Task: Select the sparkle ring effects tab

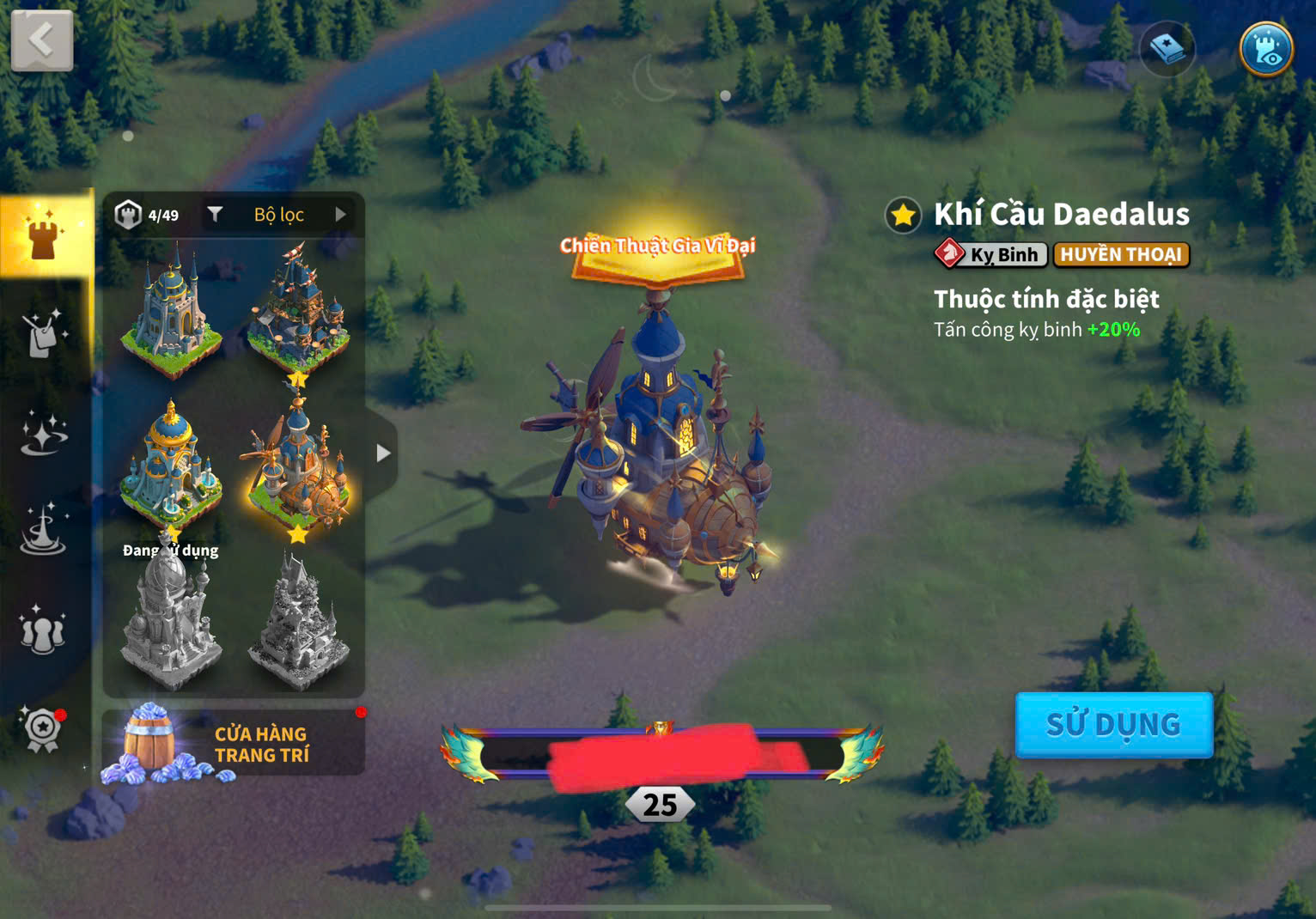Action: point(43,432)
